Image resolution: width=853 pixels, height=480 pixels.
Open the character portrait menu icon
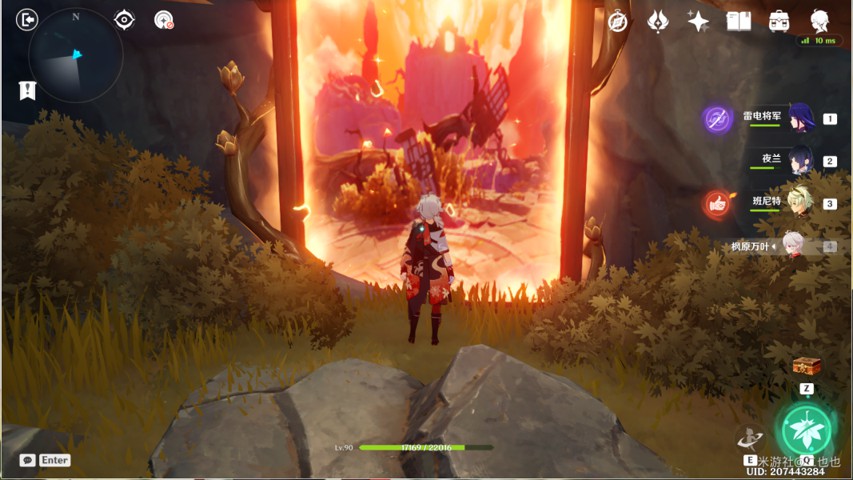pos(820,21)
